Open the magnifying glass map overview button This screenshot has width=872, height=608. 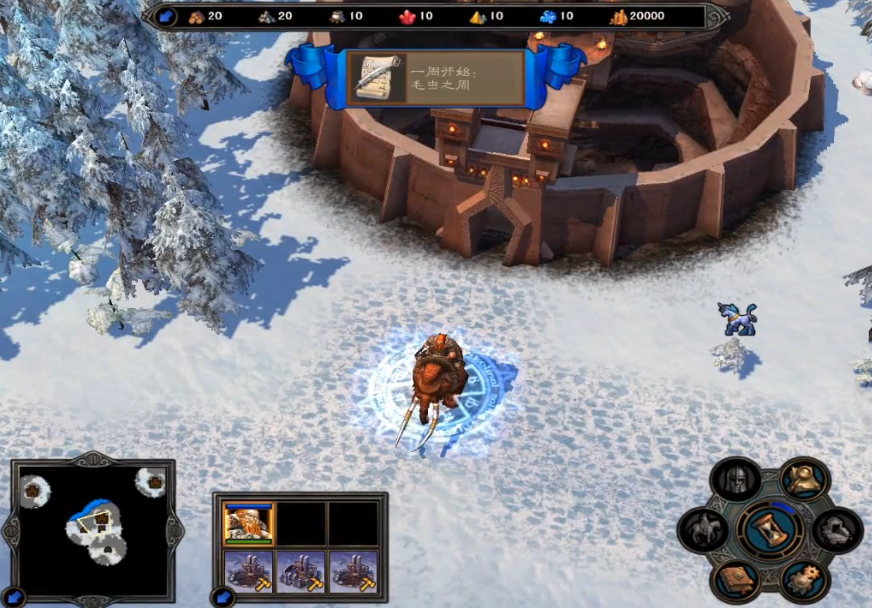pos(803,480)
